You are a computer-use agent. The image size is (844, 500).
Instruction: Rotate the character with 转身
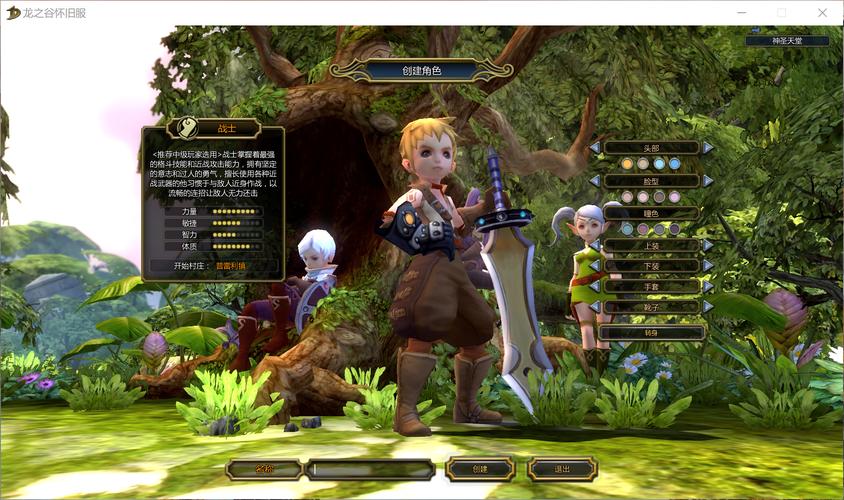point(651,332)
